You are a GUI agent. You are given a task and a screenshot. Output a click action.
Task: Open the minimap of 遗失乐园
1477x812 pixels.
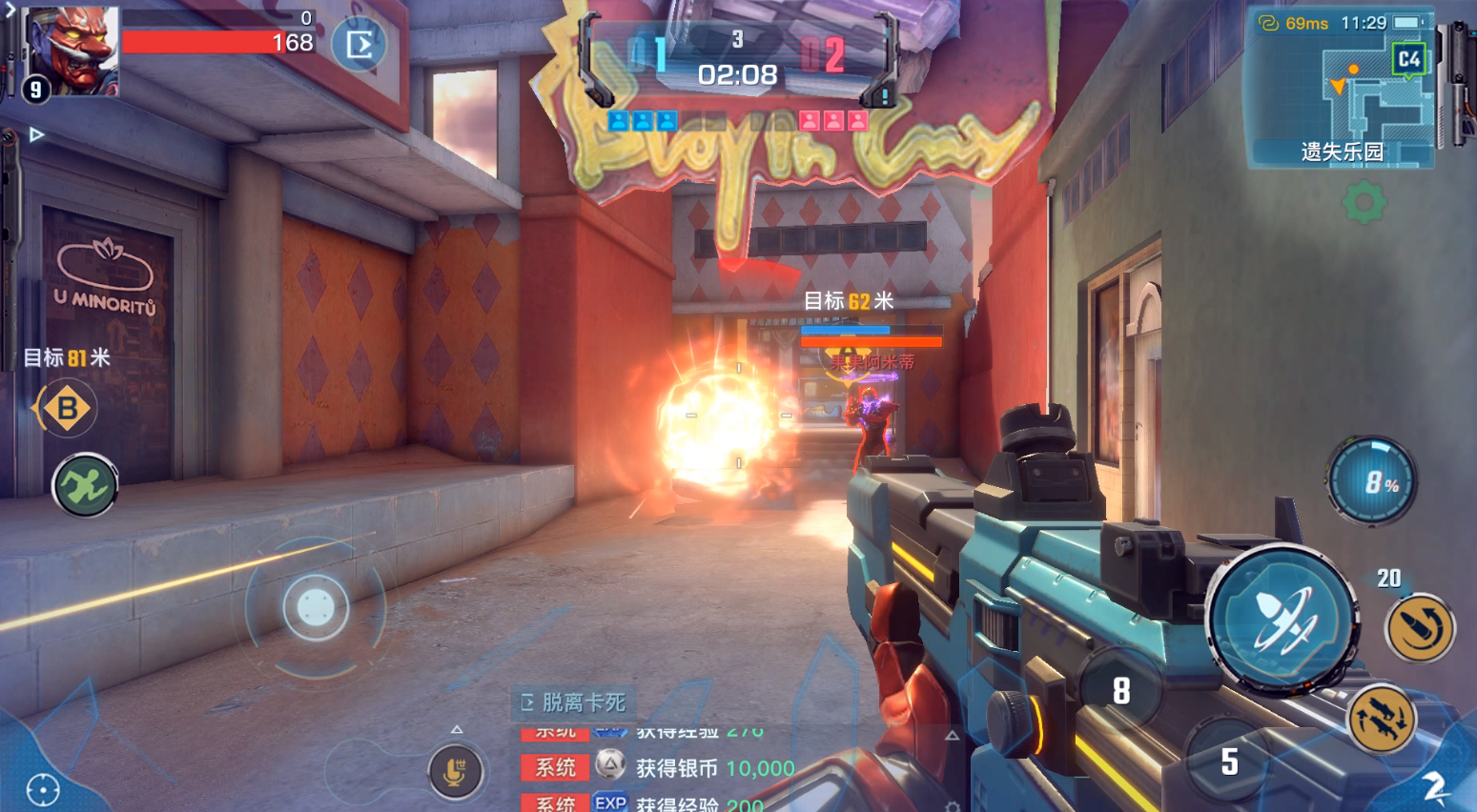click(x=1342, y=90)
